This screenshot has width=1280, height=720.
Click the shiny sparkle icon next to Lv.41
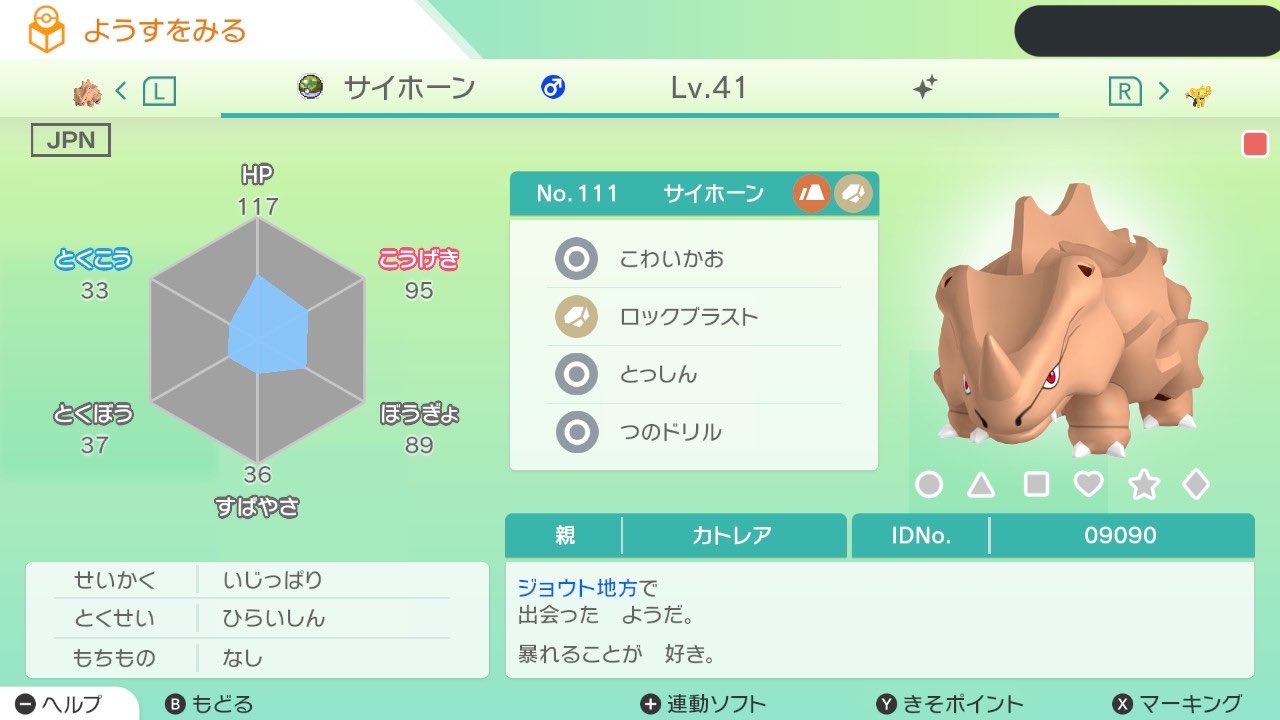(925, 88)
